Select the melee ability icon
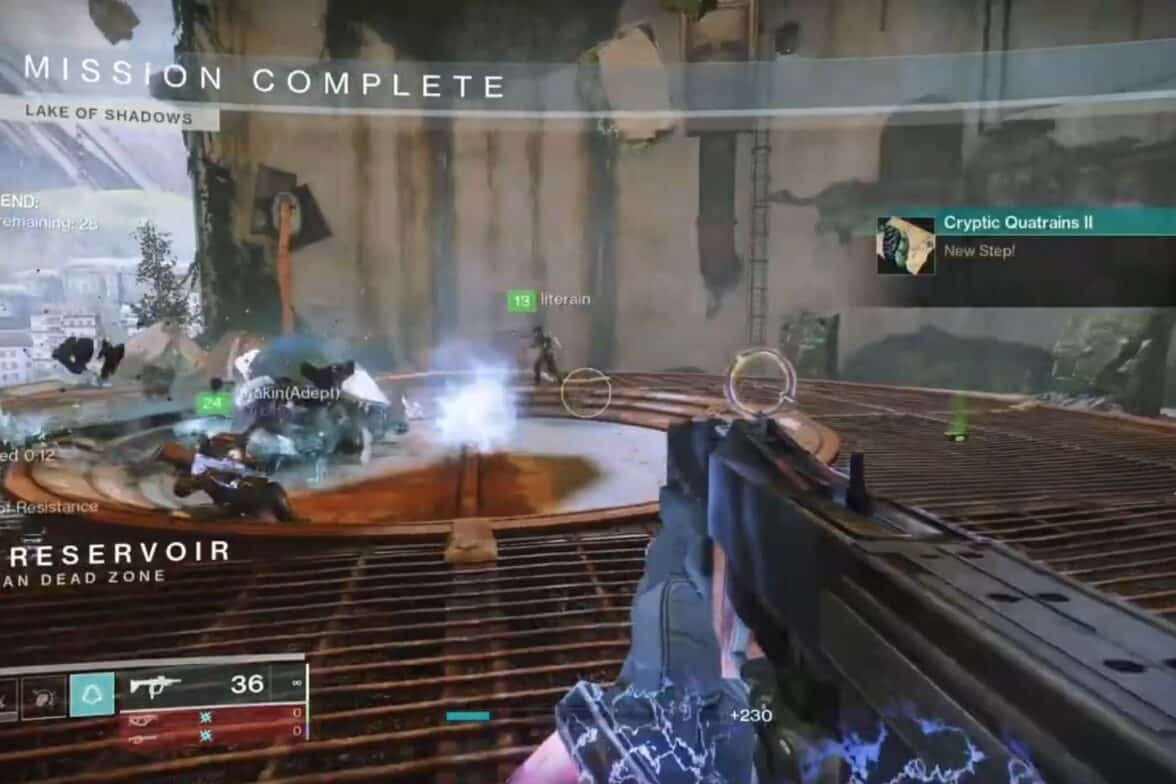 pos(45,694)
